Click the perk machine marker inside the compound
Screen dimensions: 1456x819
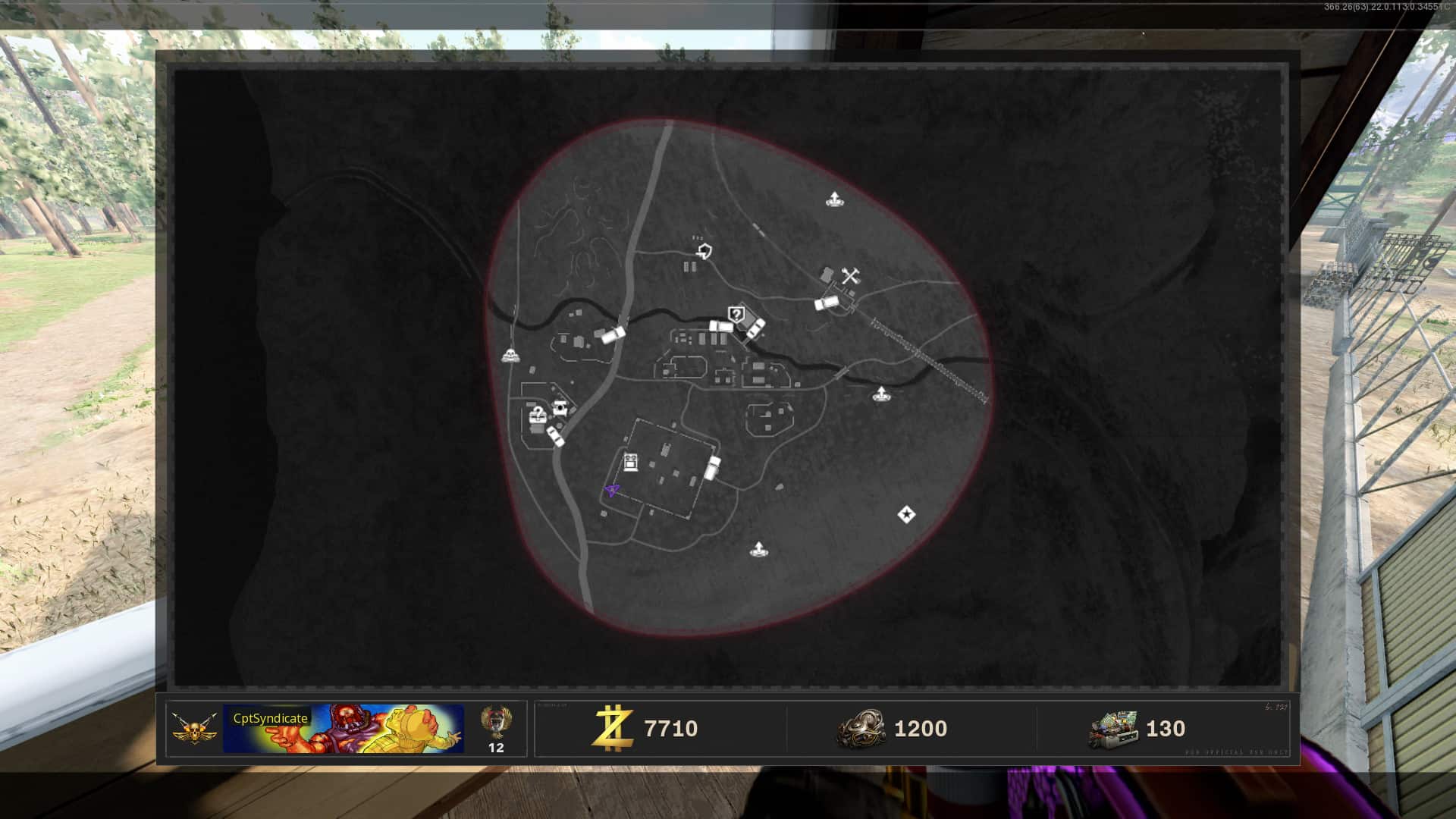point(631,461)
